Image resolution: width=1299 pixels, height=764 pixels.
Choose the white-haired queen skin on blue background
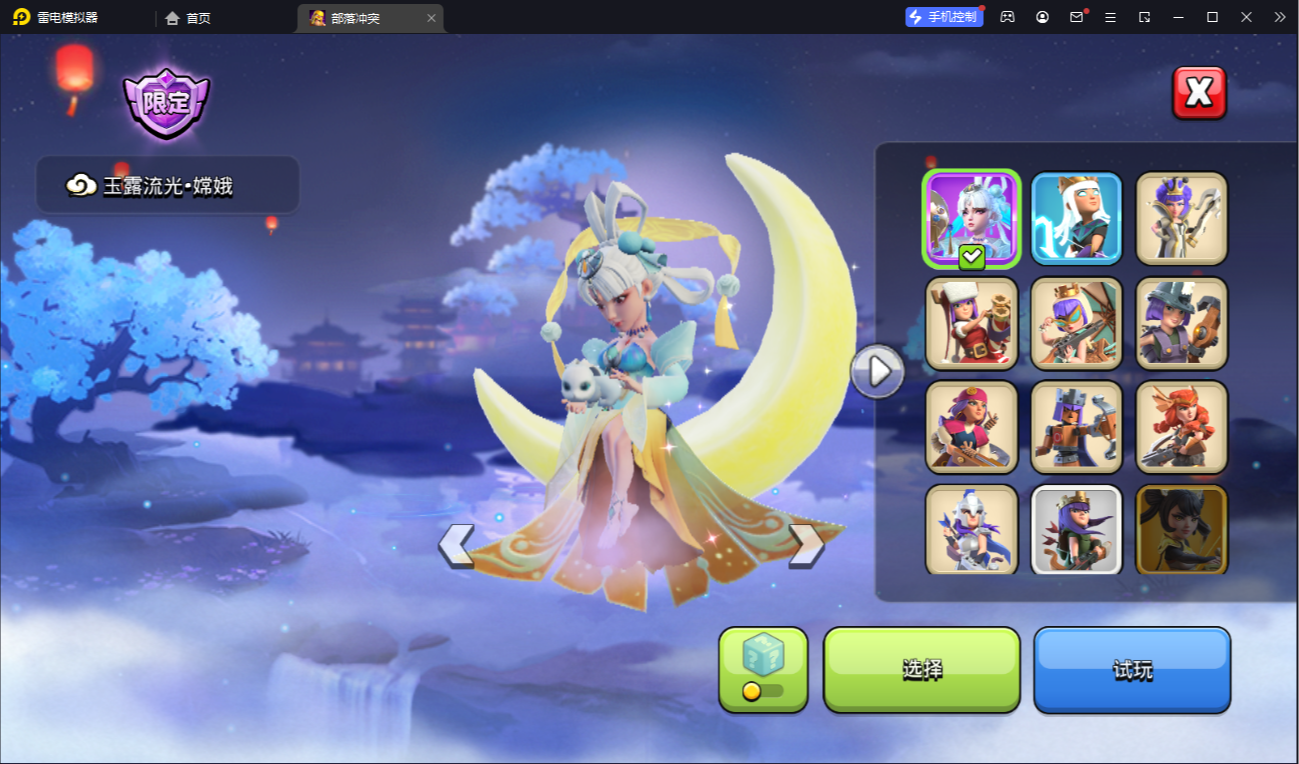point(1076,218)
